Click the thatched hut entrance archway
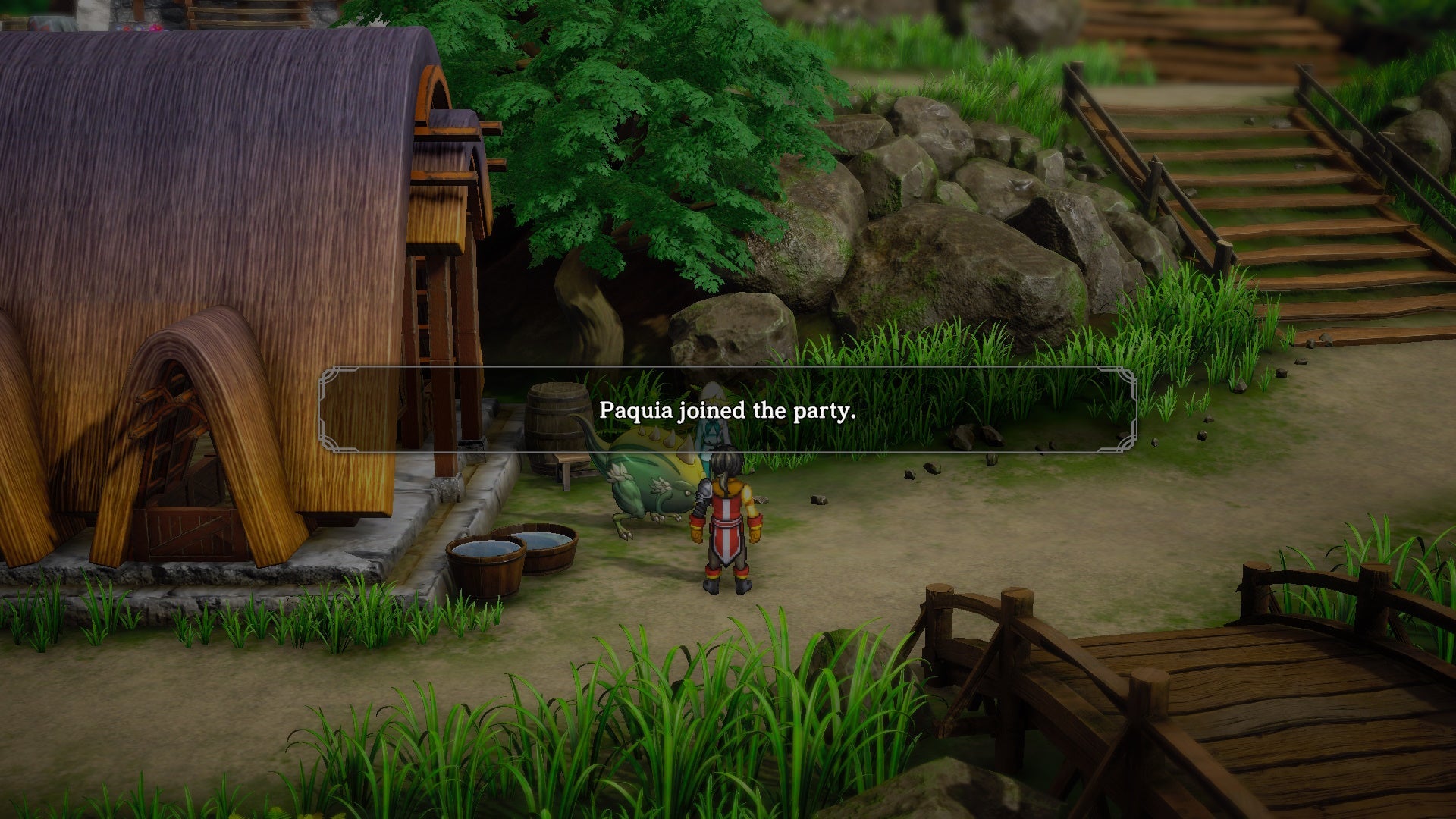This screenshot has height=819, width=1456. [x=182, y=455]
